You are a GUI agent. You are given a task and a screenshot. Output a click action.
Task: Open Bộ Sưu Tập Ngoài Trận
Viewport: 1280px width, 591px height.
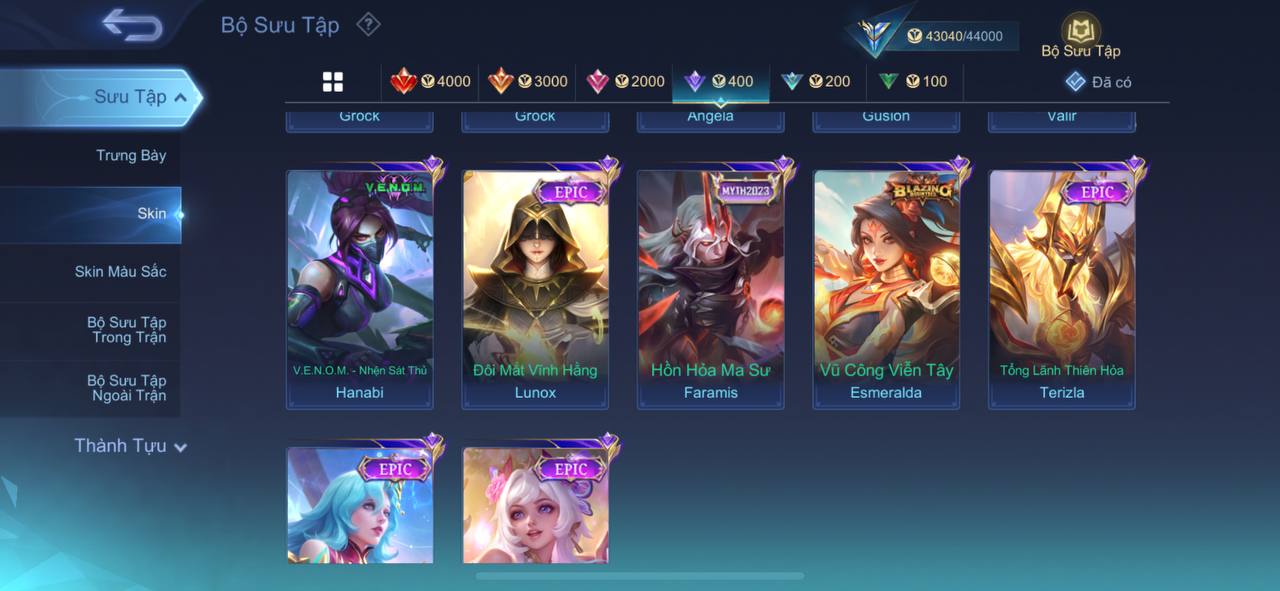tap(126, 388)
